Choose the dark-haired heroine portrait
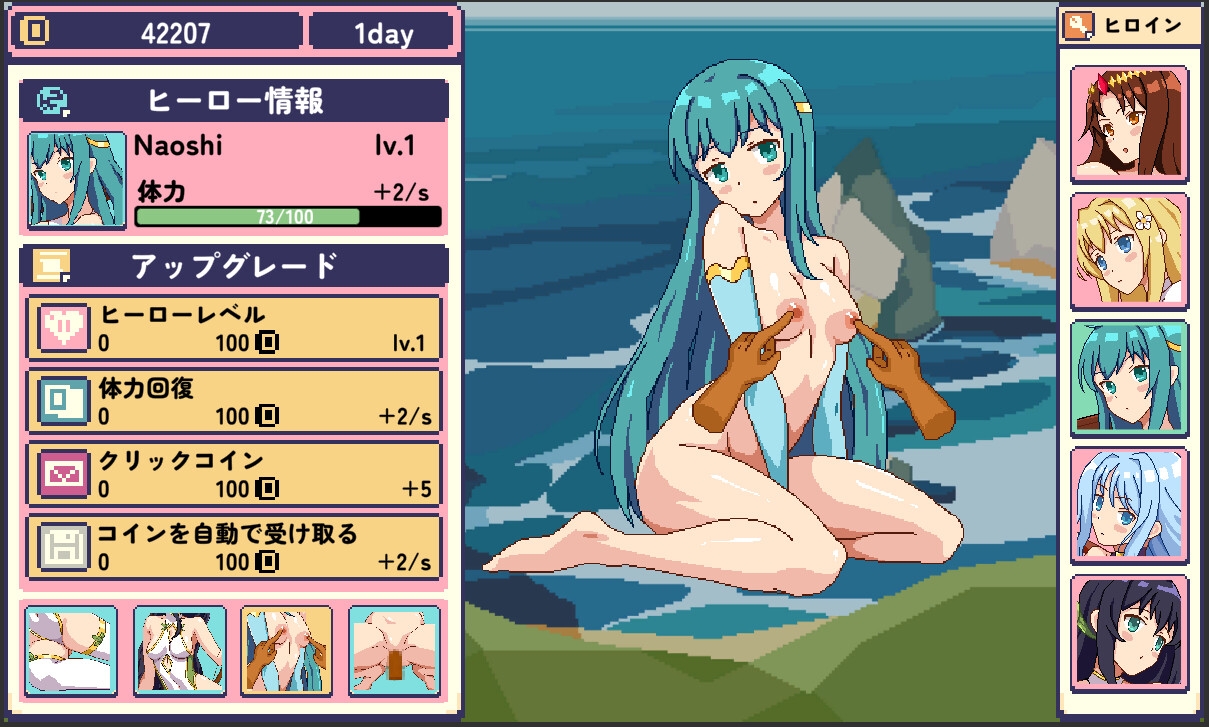This screenshot has height=727, width=1209. coord(1129,633)
